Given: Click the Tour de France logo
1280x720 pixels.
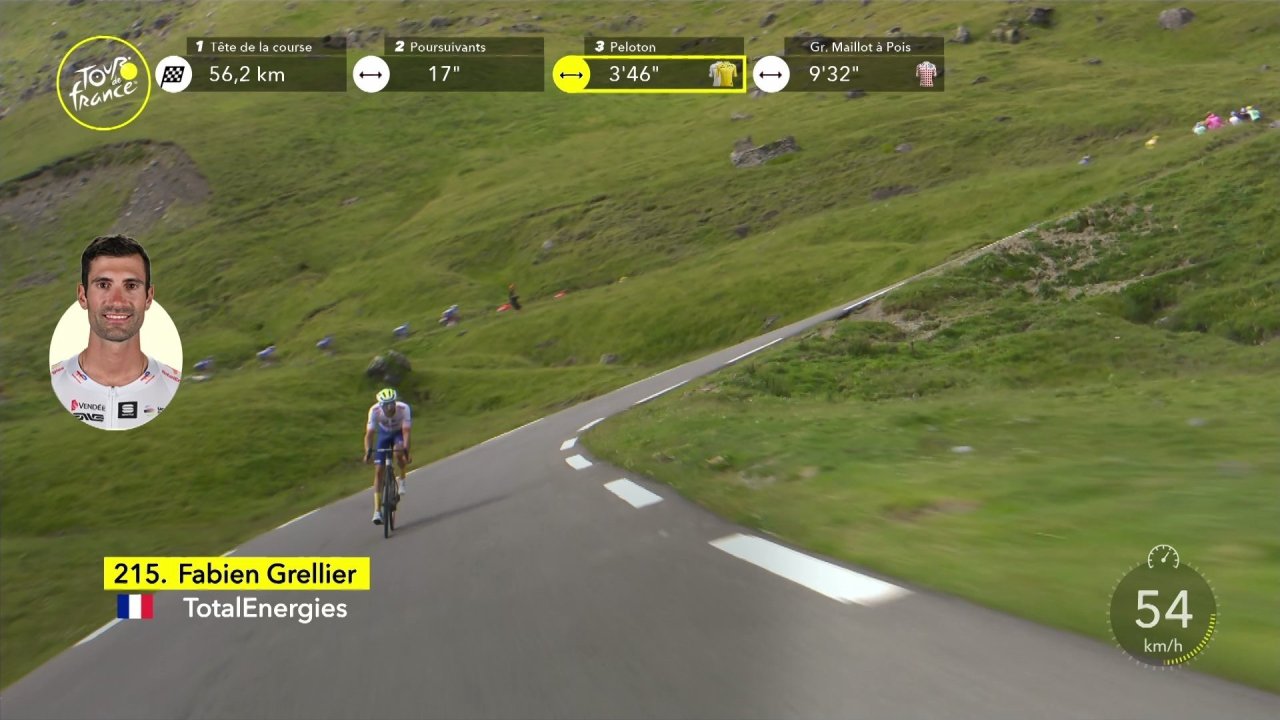Looking at the screenshot, I should [103, 83].
